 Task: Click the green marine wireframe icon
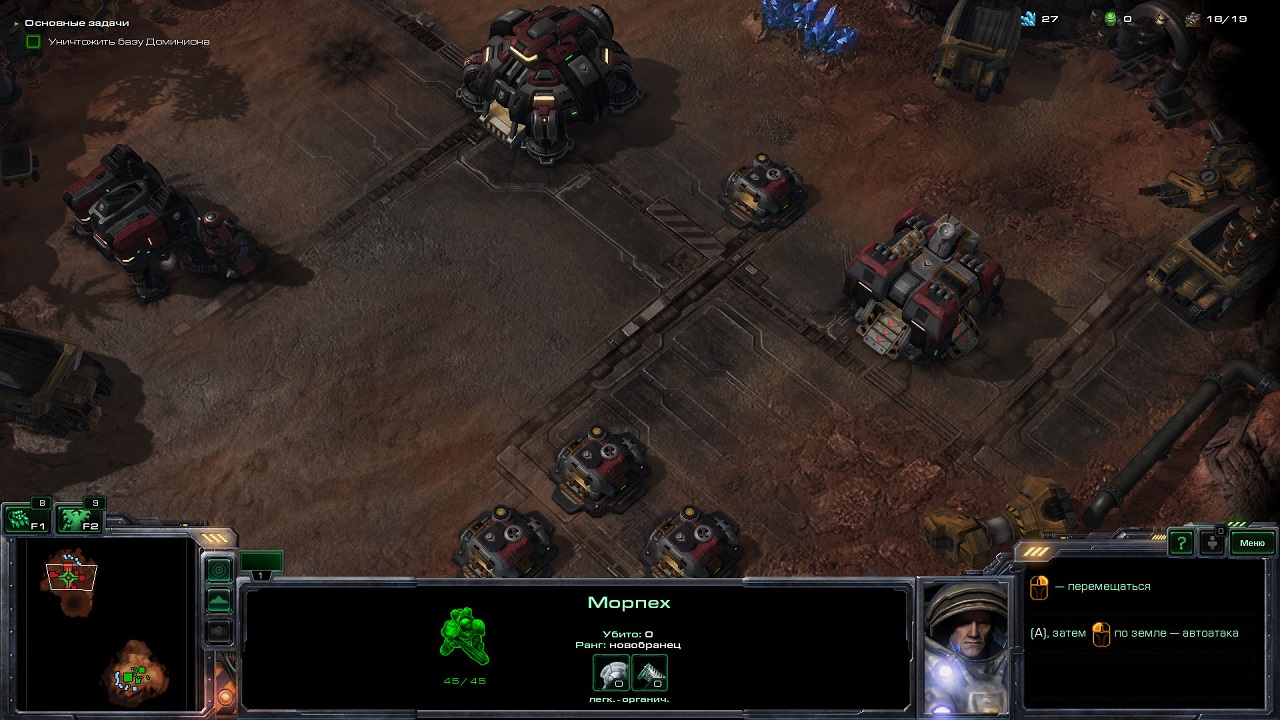coord(464,637)
